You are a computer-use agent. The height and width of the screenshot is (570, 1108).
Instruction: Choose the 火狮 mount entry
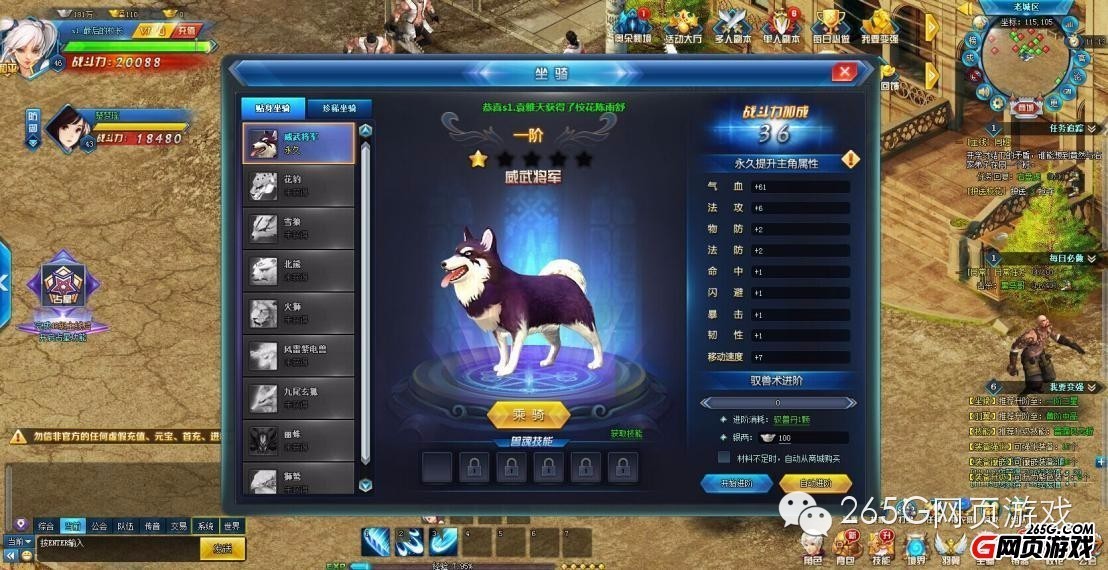click(x=300, y=313)
